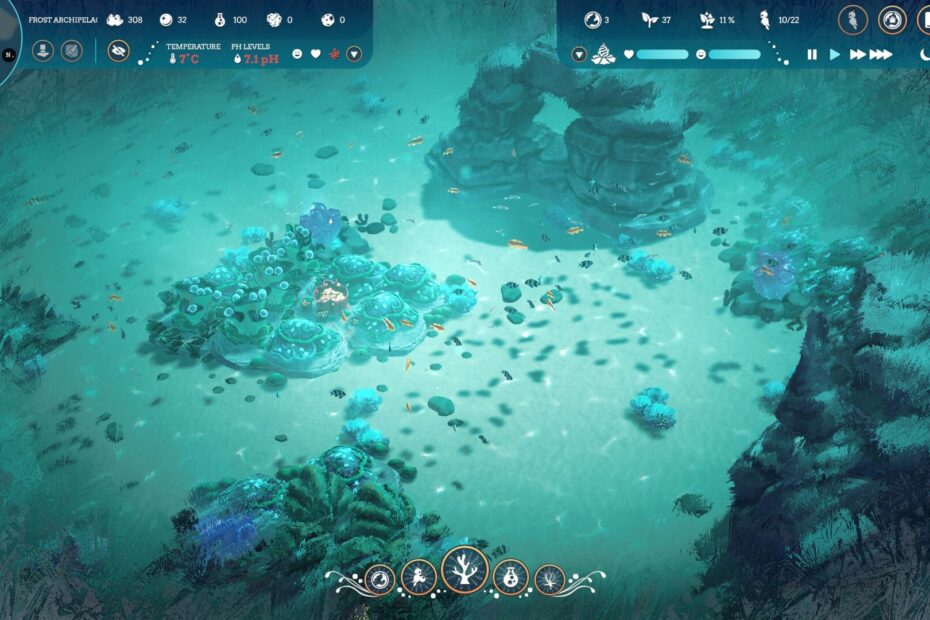This screenshot has width=930, height=620.
Task: Click the crossed-out square tool button
Action: point(72,50)
